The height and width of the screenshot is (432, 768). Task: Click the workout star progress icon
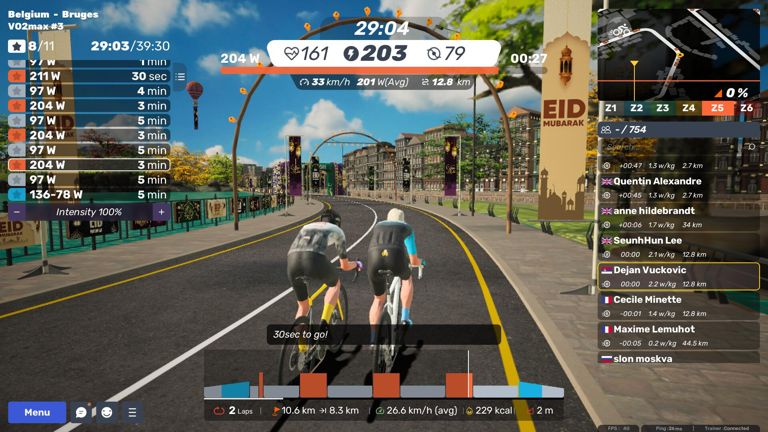(17, 46)
